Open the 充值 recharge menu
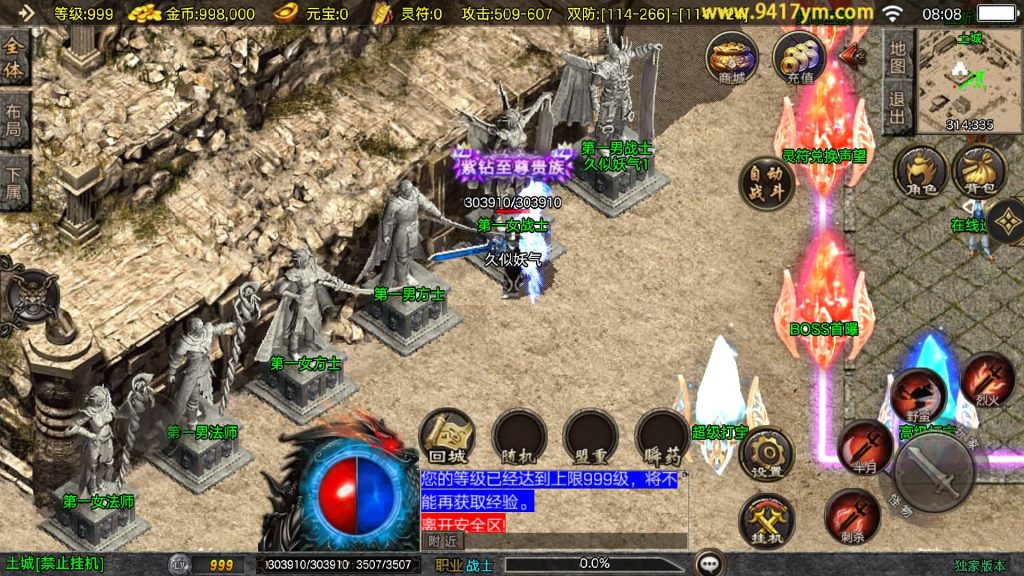This screenshot has width=1024, height=576. click(x=800, y=57)
